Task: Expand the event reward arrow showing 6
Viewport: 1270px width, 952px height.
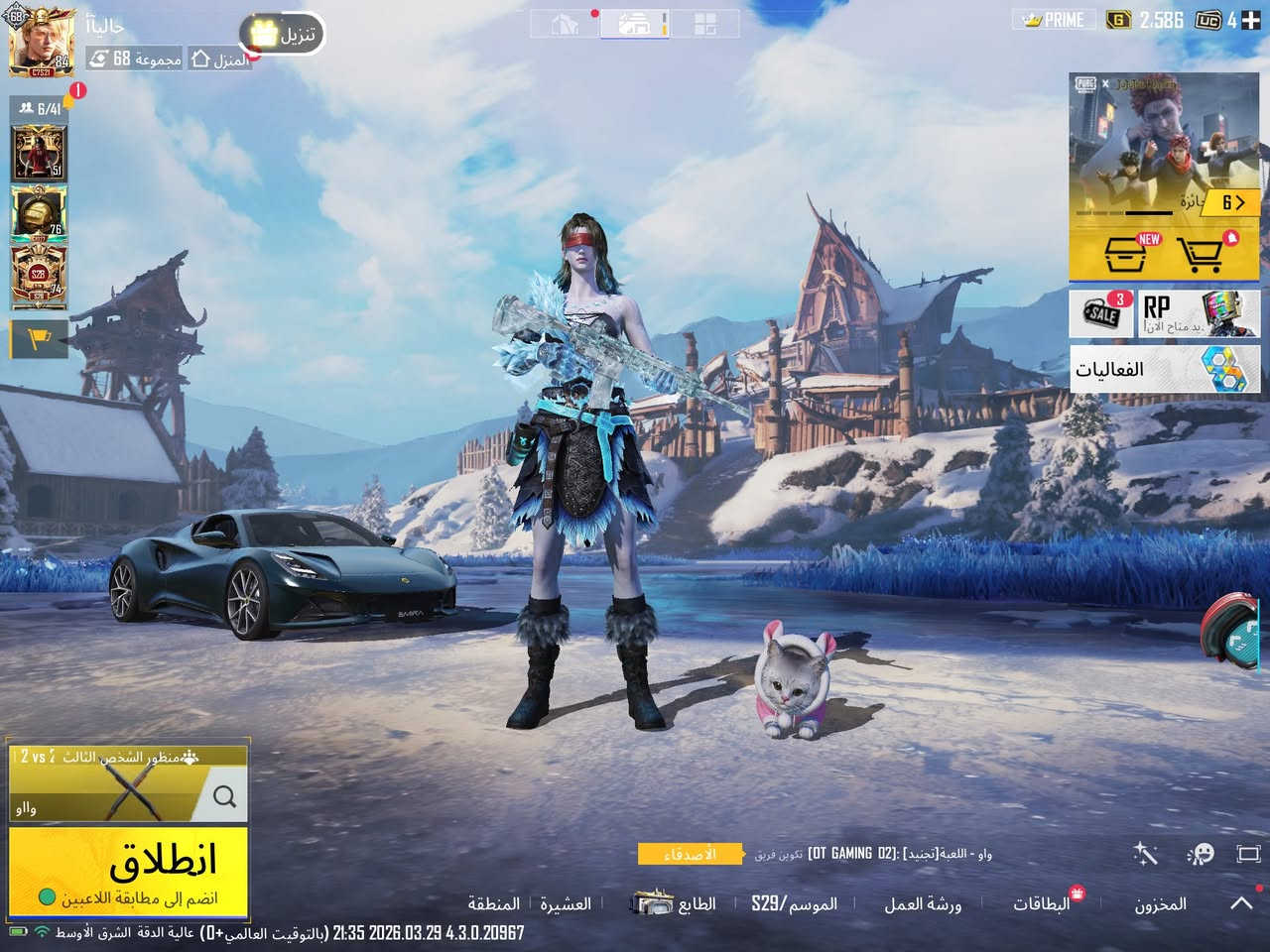Action: click(x=1235, y=202)
